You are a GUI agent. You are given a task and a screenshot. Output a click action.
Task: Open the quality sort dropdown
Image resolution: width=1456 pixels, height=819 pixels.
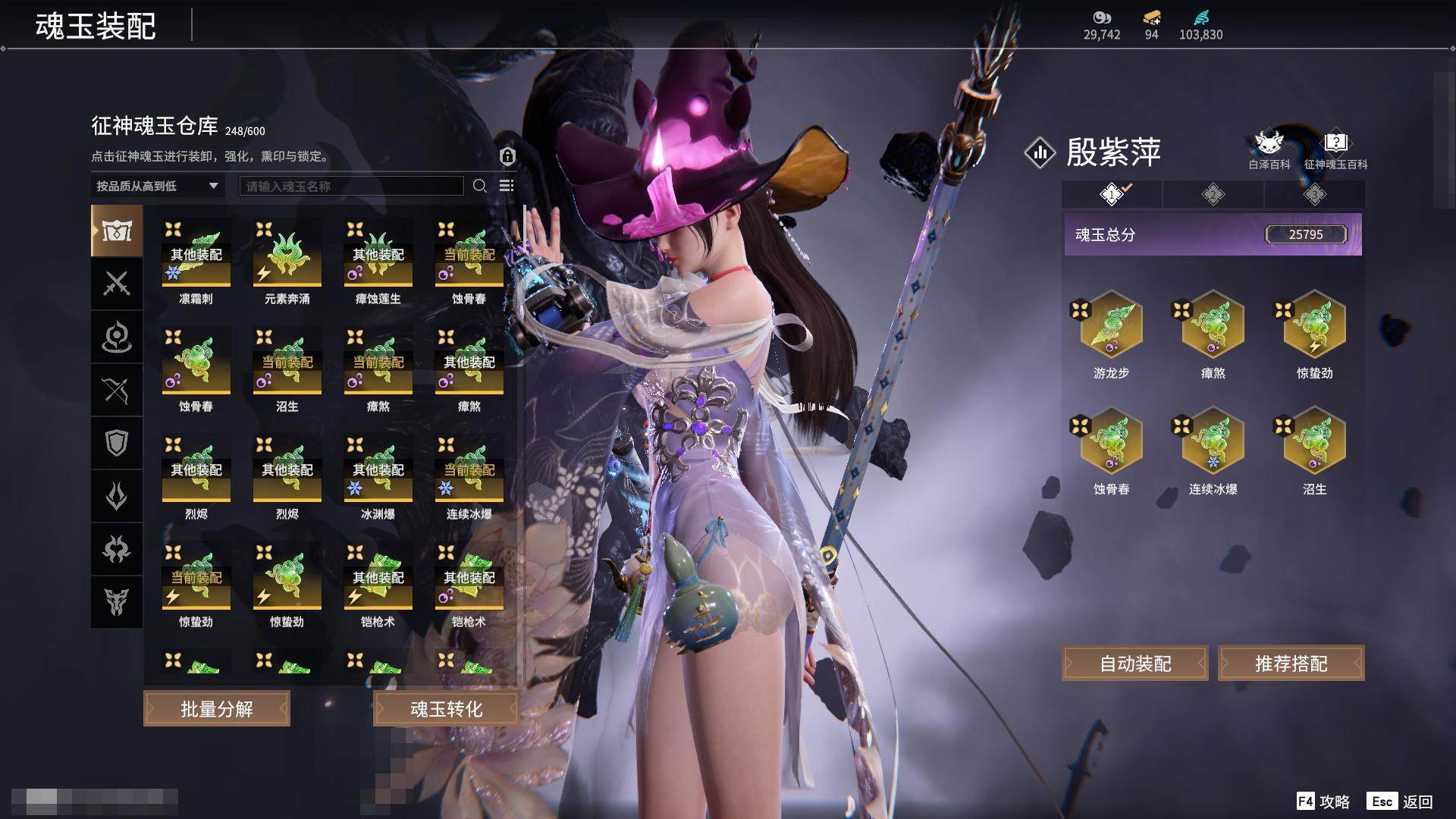click(157, 186)
